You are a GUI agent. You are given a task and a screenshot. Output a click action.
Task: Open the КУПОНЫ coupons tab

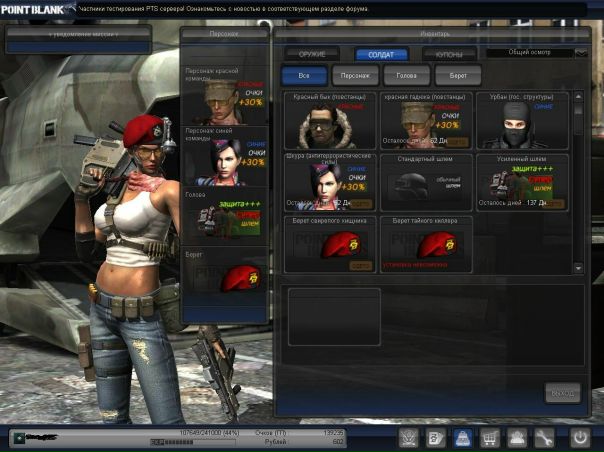(x=448, y=54)
